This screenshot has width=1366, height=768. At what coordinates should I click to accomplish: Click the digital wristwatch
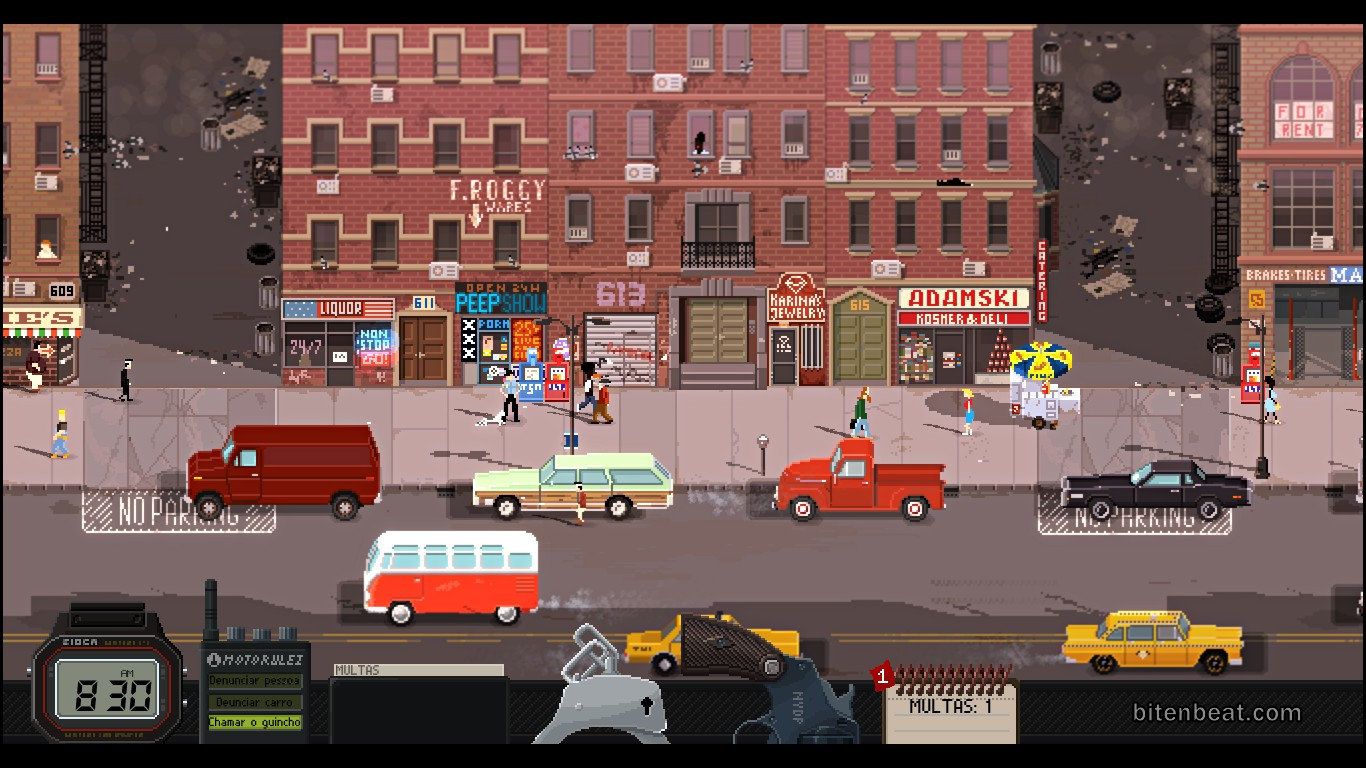click(x=107, y=692)
